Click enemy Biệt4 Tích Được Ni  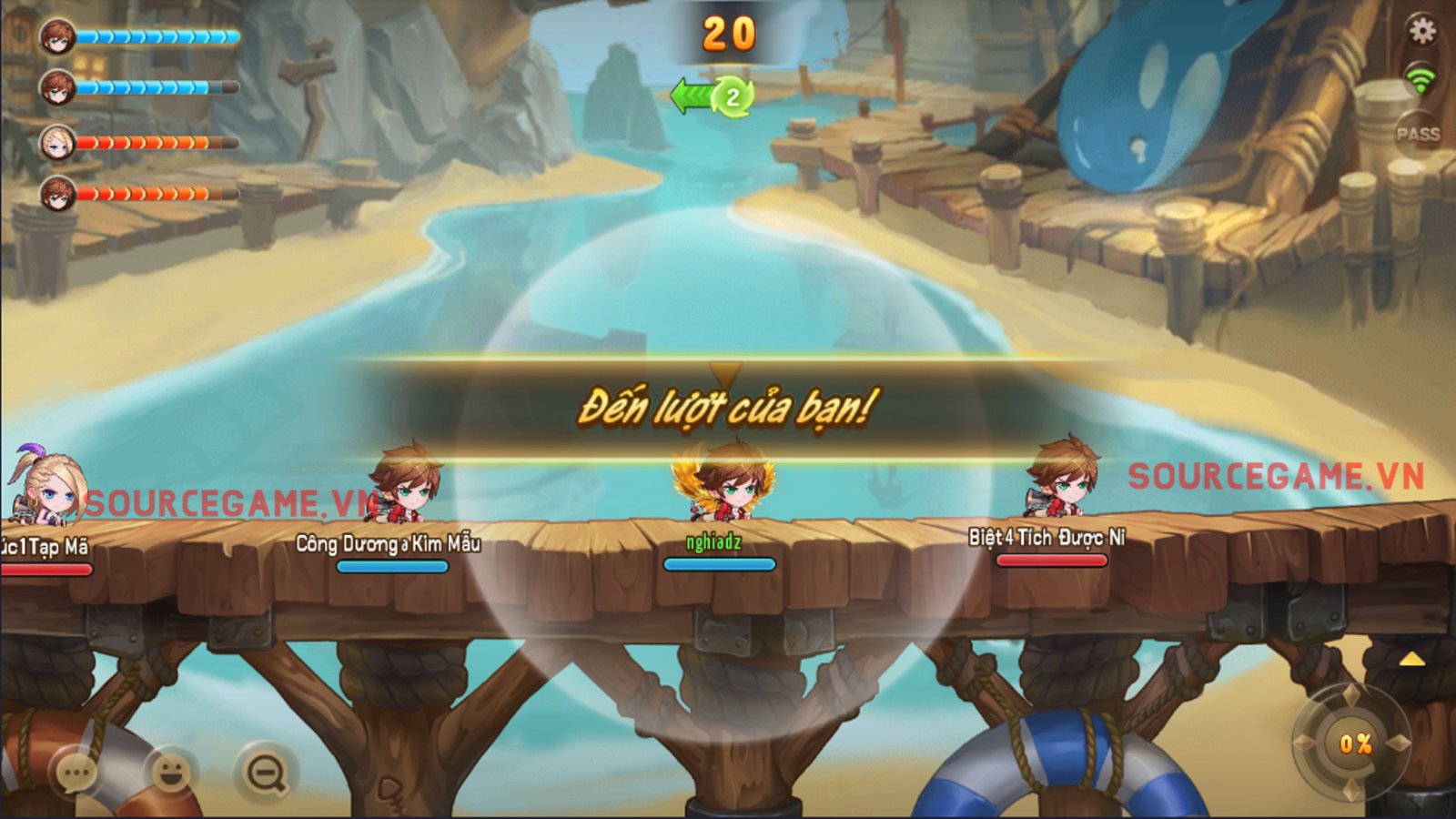tap(1063, 482)
